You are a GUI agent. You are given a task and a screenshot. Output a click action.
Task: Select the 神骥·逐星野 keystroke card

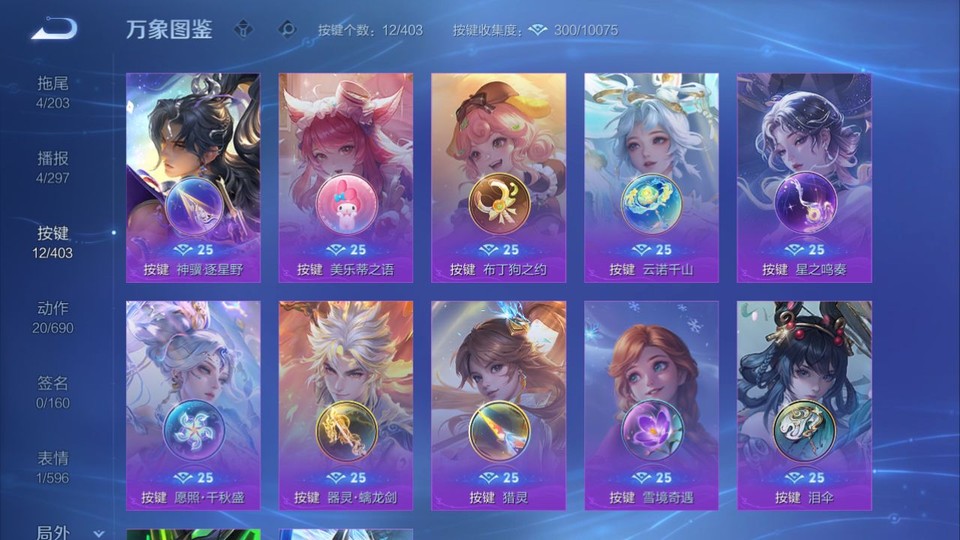coord(193,178)
